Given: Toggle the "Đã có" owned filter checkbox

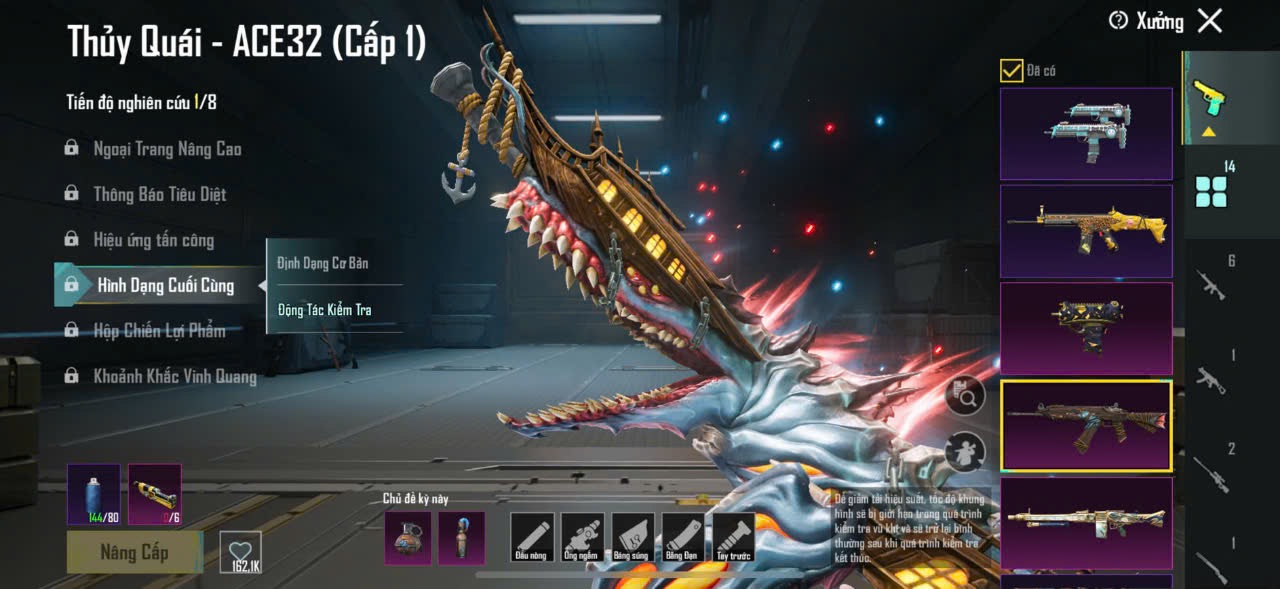Looking at the screenshot, I should pyautogui.click(x=1011, y=70).
